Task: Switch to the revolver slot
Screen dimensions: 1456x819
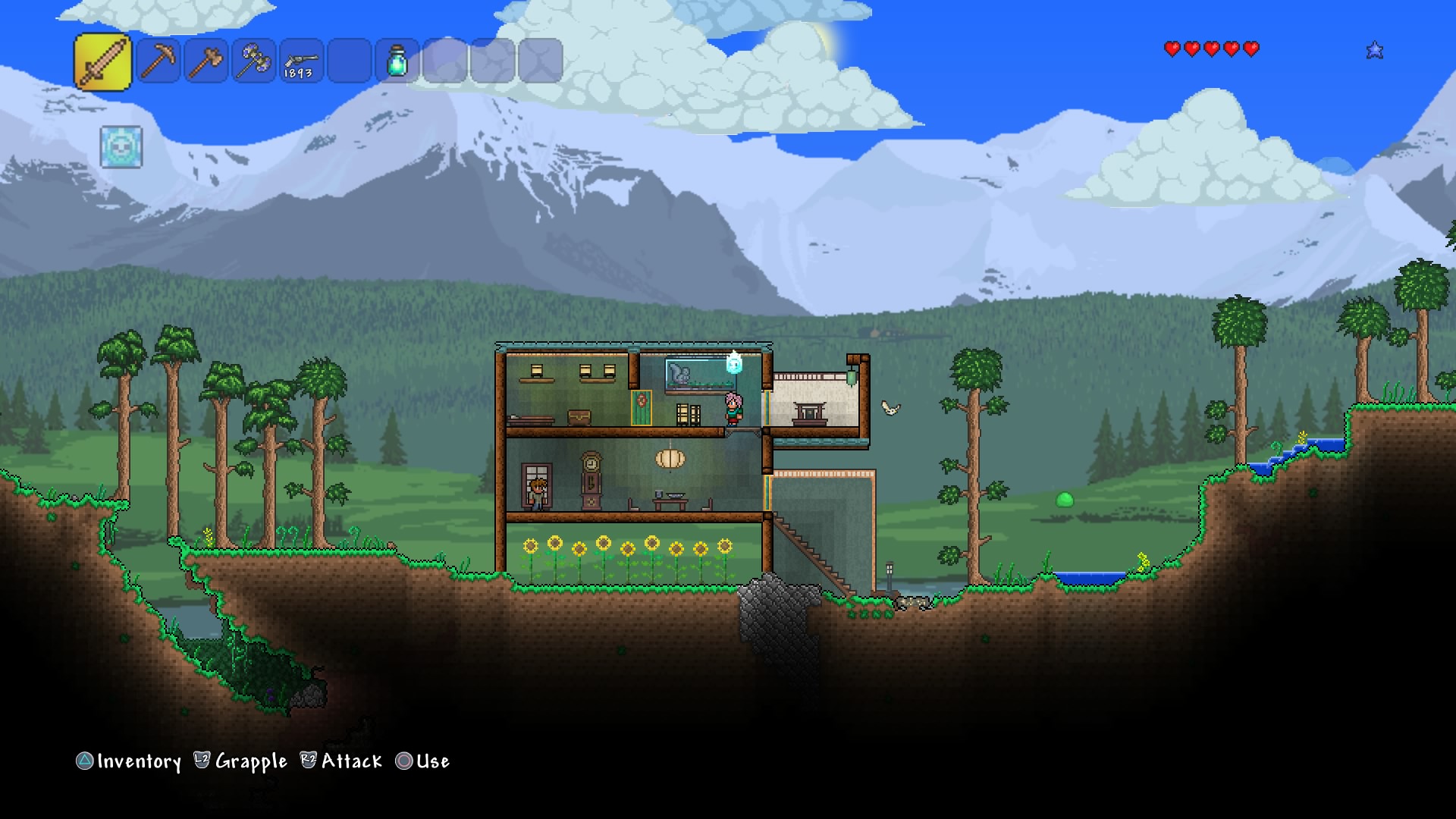Action: (301, 61)
